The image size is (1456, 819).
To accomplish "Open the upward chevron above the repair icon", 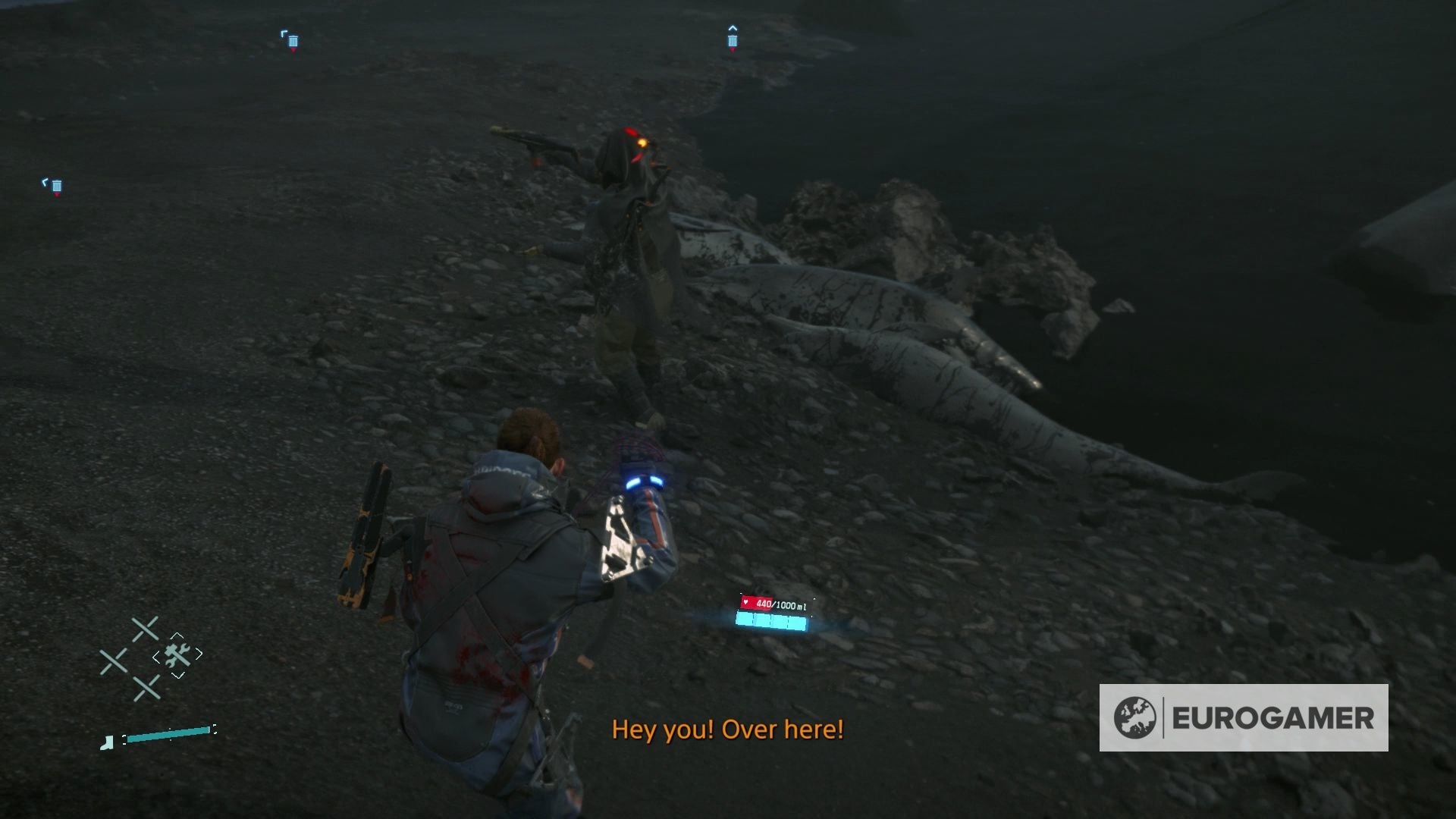I will (178, 635).
